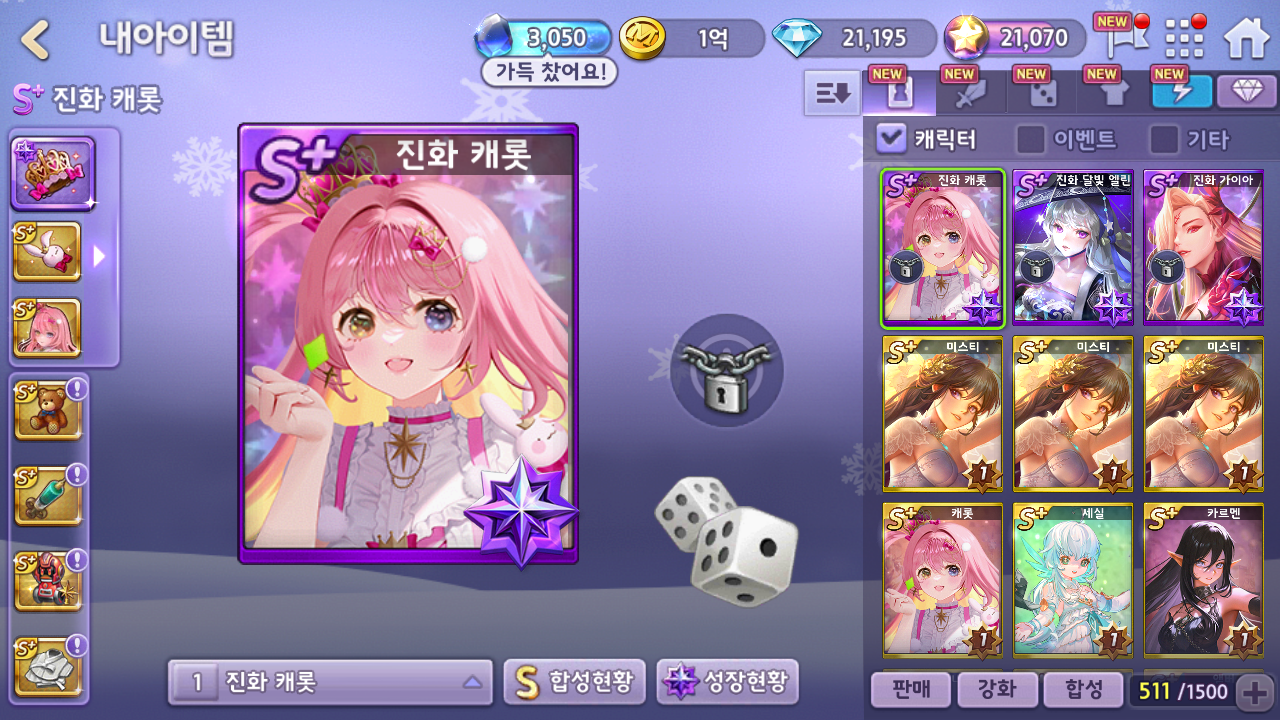The image size is (1280, 720).
Task: Select the 세실 character card
Action: [x=1073, y=580]
